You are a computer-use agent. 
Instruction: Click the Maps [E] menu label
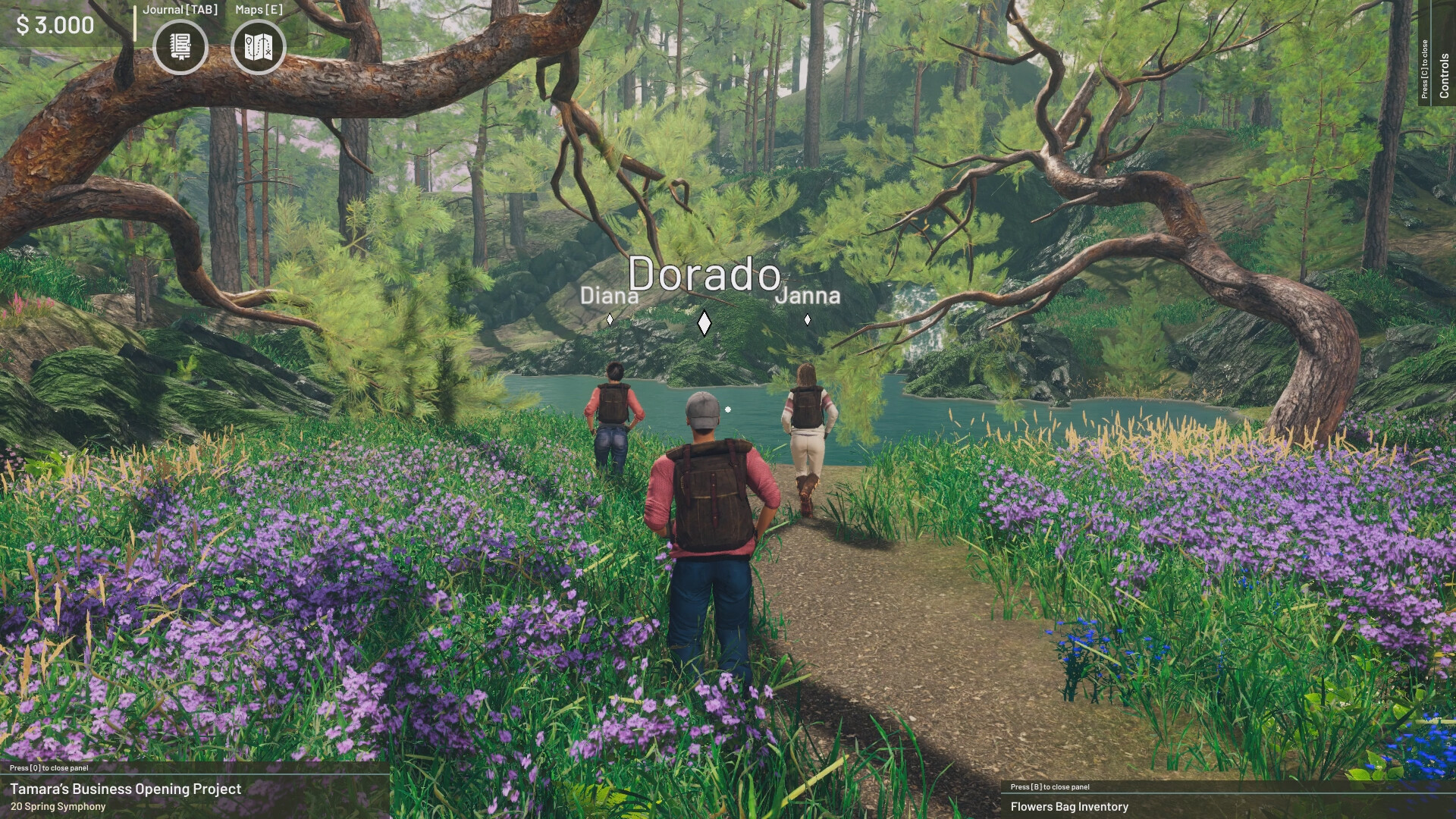(258, 11)
